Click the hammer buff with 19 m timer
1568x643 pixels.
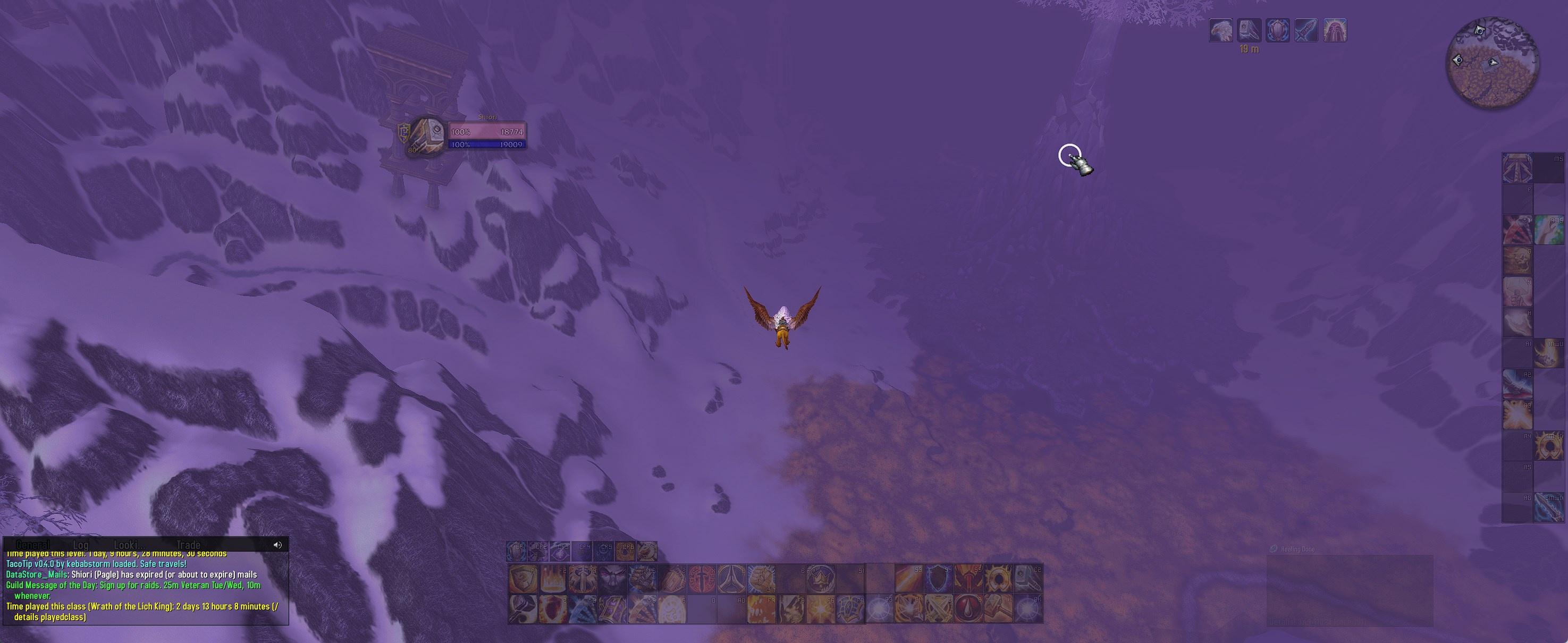pyautogui.click(x=1249, y=30)
